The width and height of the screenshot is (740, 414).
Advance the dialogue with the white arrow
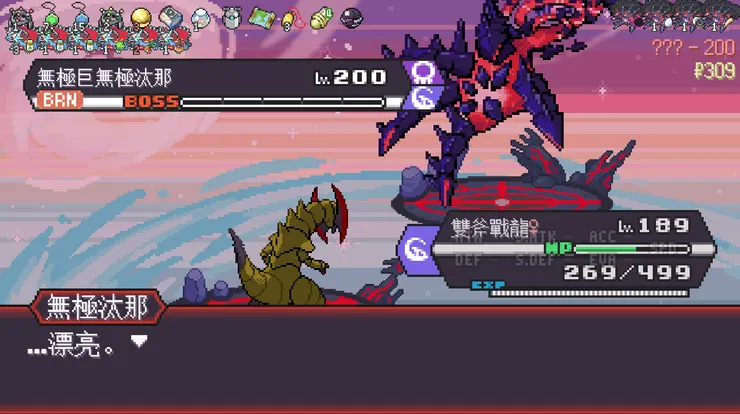[140, 341]
